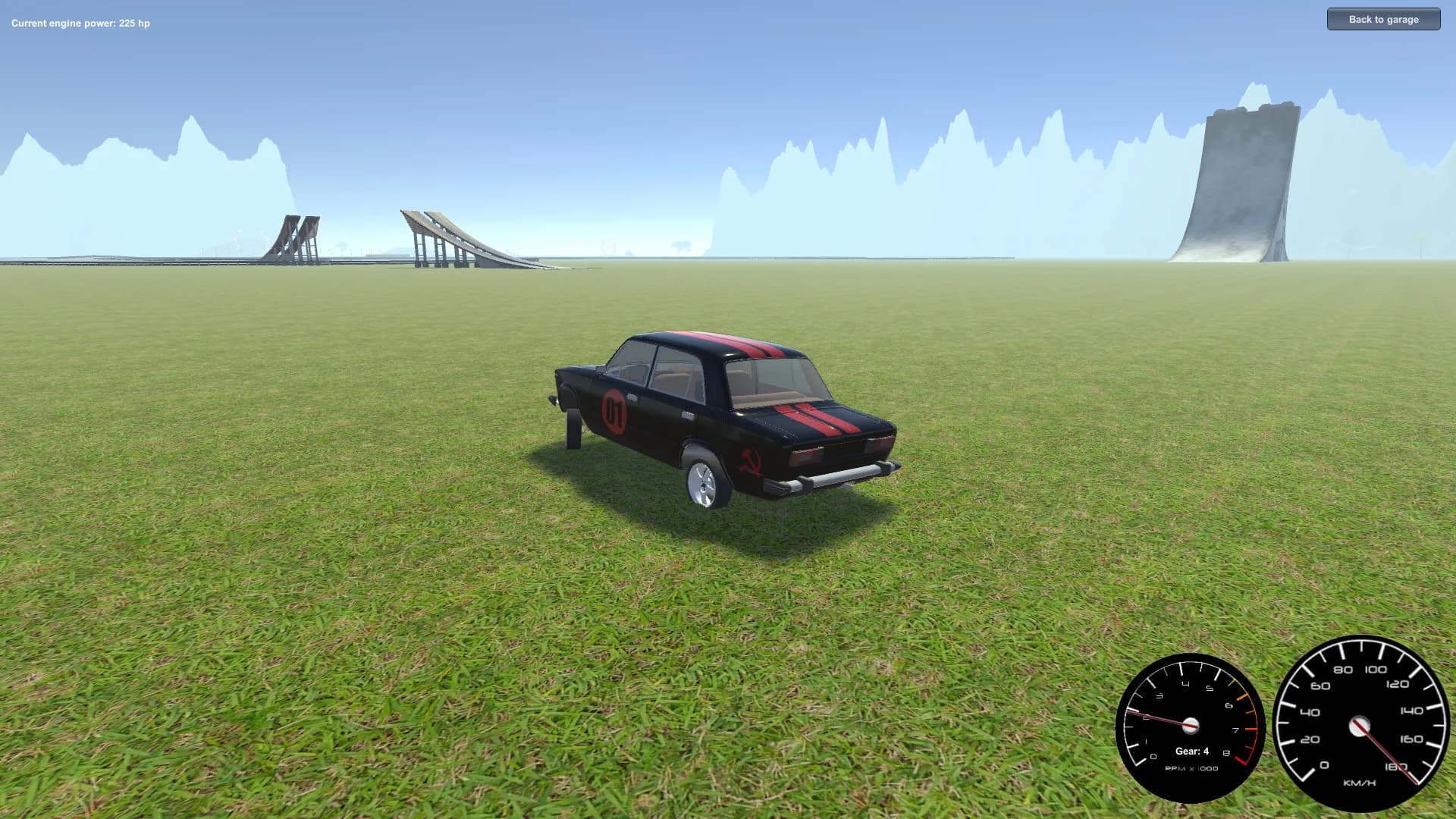The image size is (1456, 819).
Task: Click the Current engine power readout
Action: coord(80,23)
